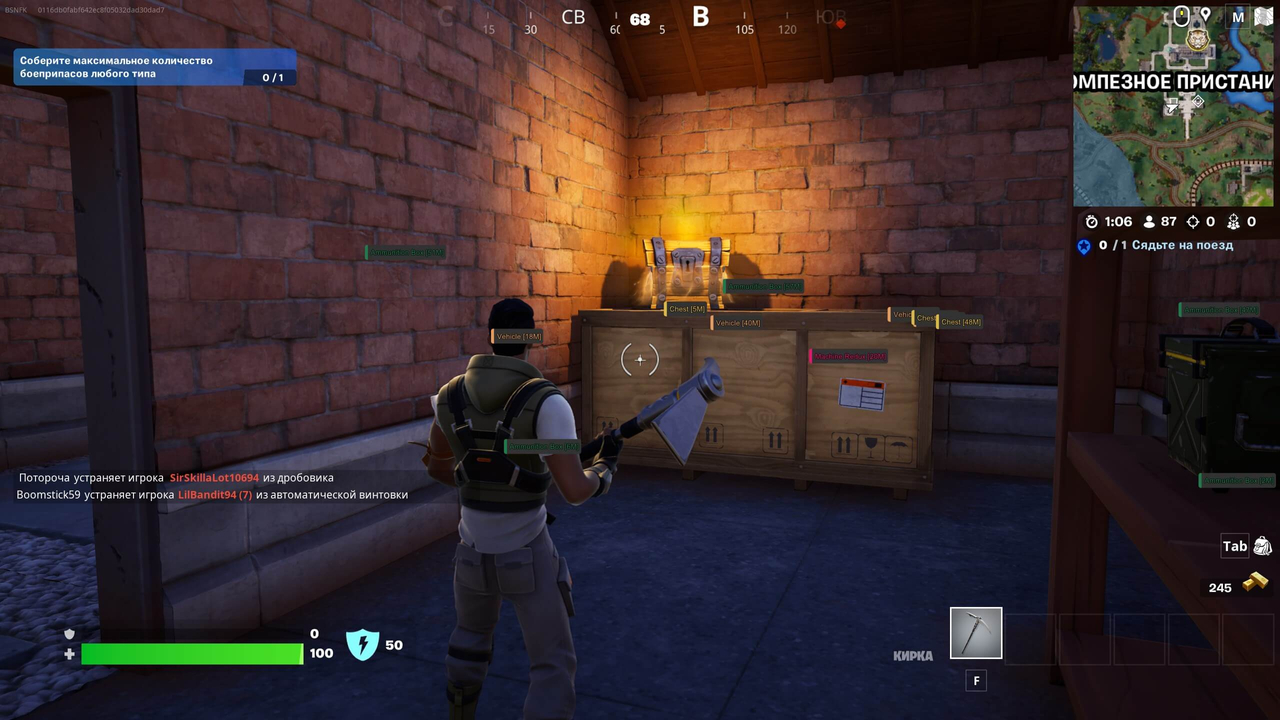Image resolution: width=1280 pixels, height=720 pixels.
Task: Open the full map via the M button
Action: (1236, 17)
